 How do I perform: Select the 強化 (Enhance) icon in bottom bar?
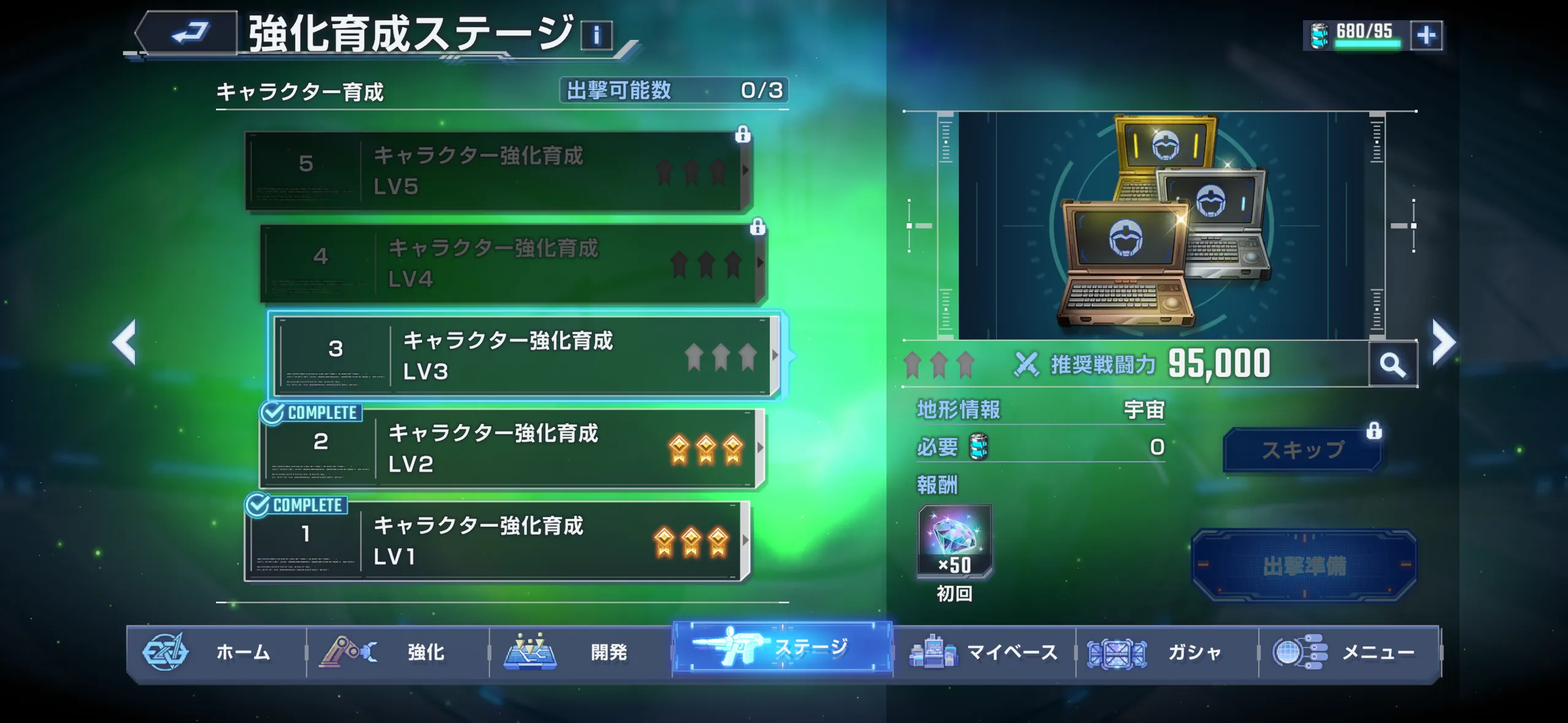tap(347, 653)
